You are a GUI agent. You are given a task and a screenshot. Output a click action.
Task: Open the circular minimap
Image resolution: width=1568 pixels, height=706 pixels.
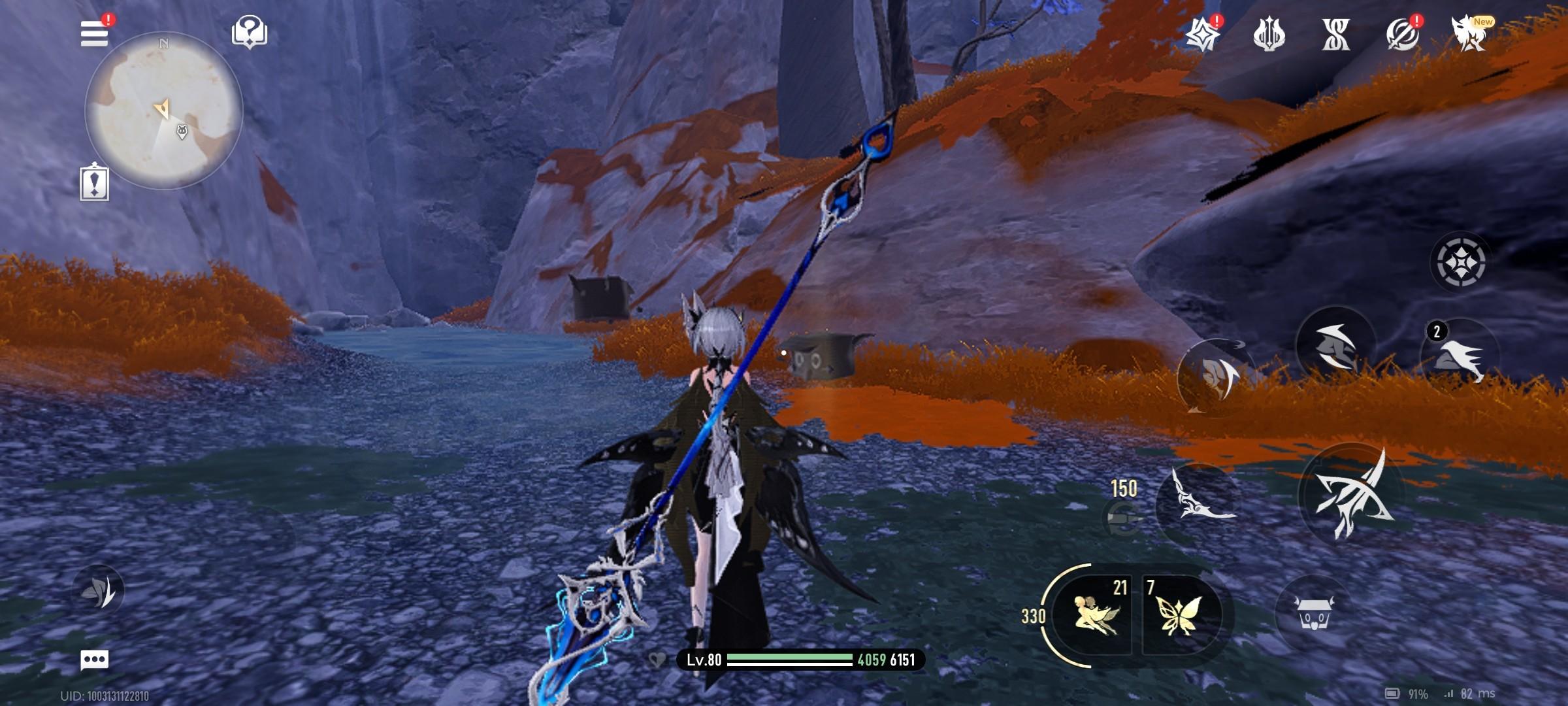(164, 110)
